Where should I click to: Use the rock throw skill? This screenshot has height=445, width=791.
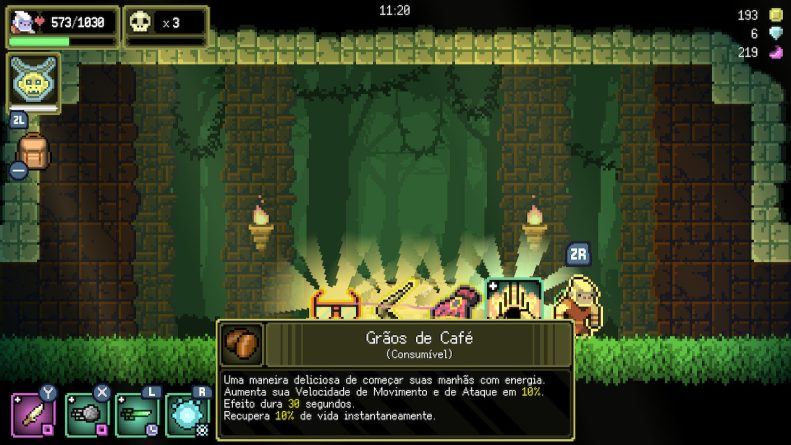click(x=86, y=414)
